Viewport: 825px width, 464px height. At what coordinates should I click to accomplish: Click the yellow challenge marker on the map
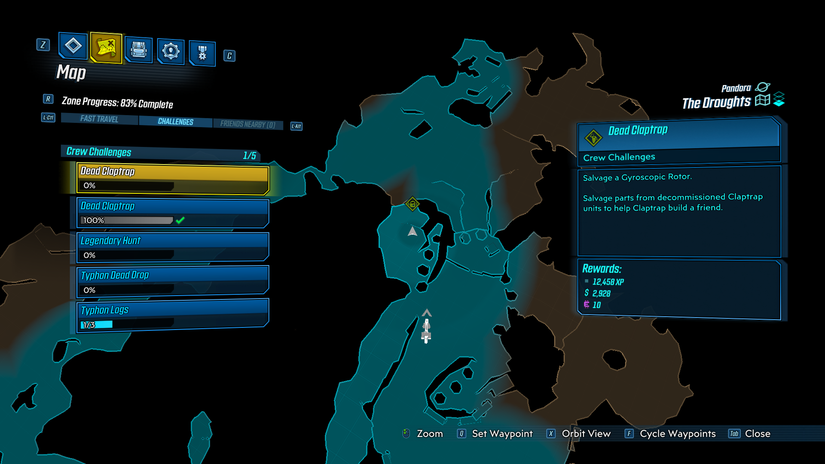(x=412, y=204)
